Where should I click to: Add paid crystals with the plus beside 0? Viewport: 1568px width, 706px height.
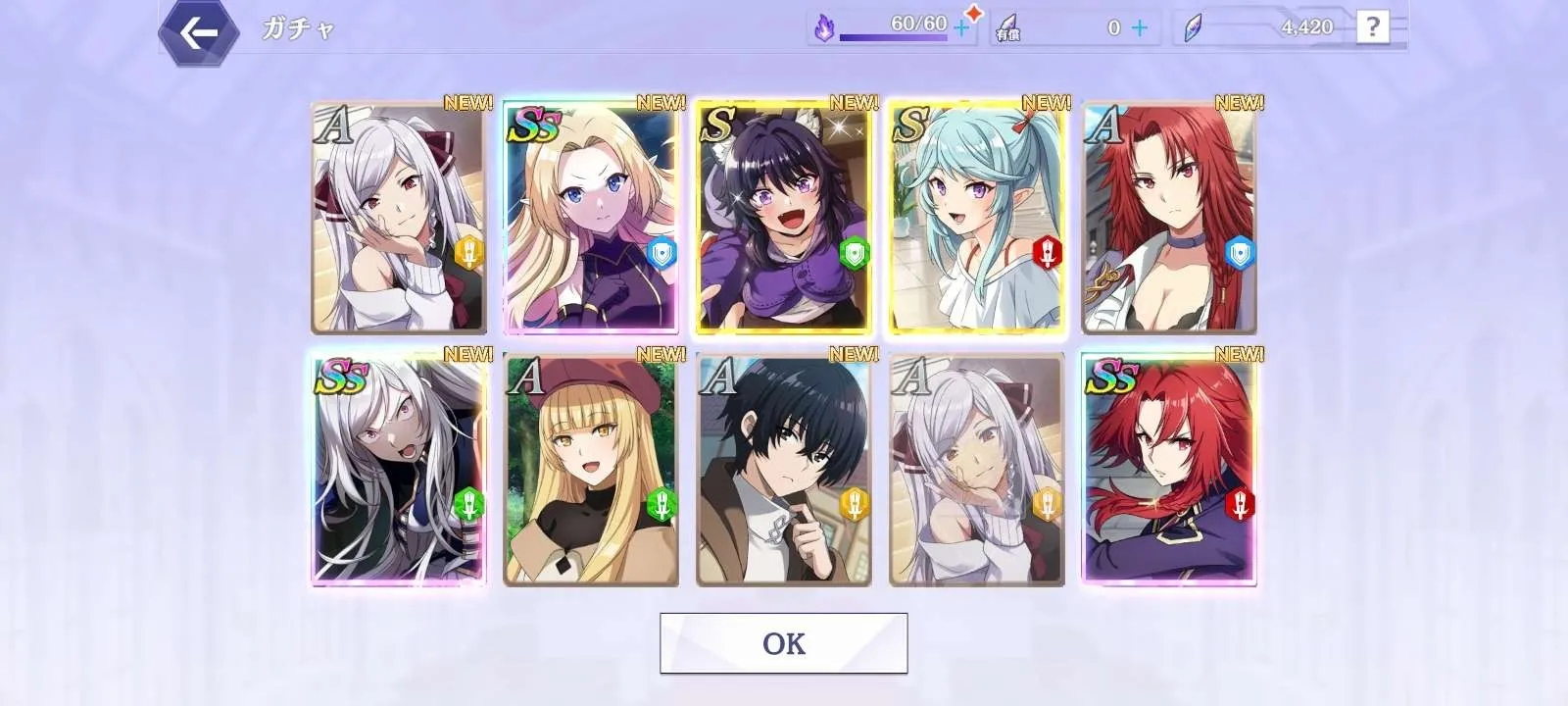coord(1139,28)
